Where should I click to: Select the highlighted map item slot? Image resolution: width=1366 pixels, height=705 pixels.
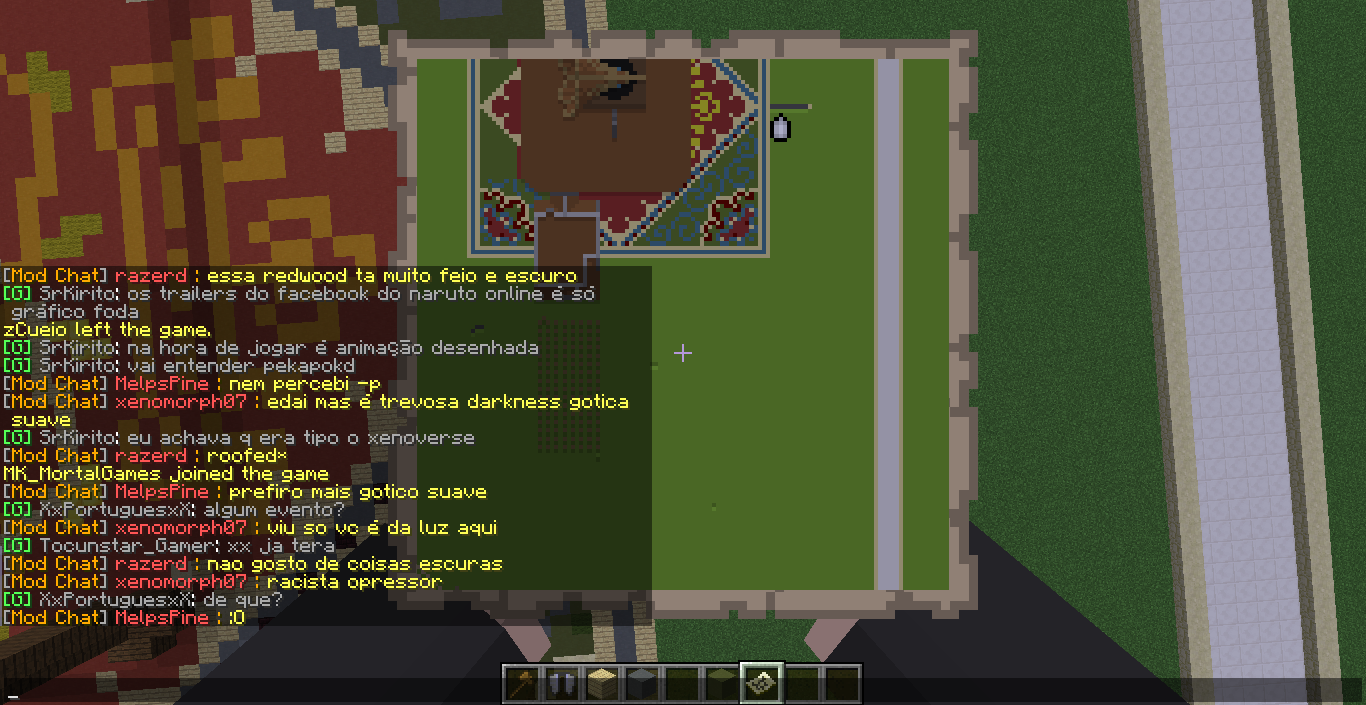pyautogui.click(x=761, y=684)
